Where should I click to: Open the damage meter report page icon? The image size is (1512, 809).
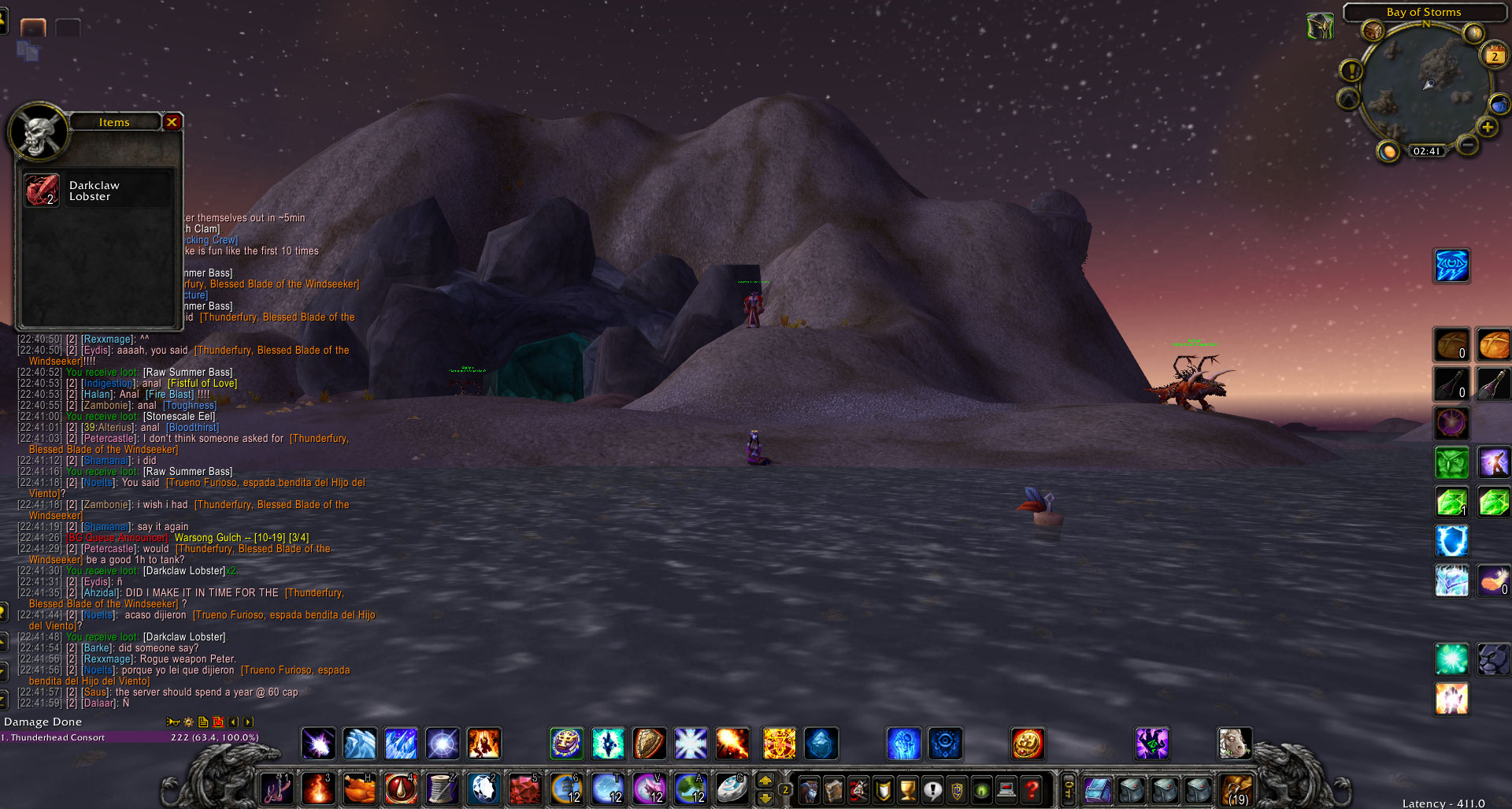[203, 722]
